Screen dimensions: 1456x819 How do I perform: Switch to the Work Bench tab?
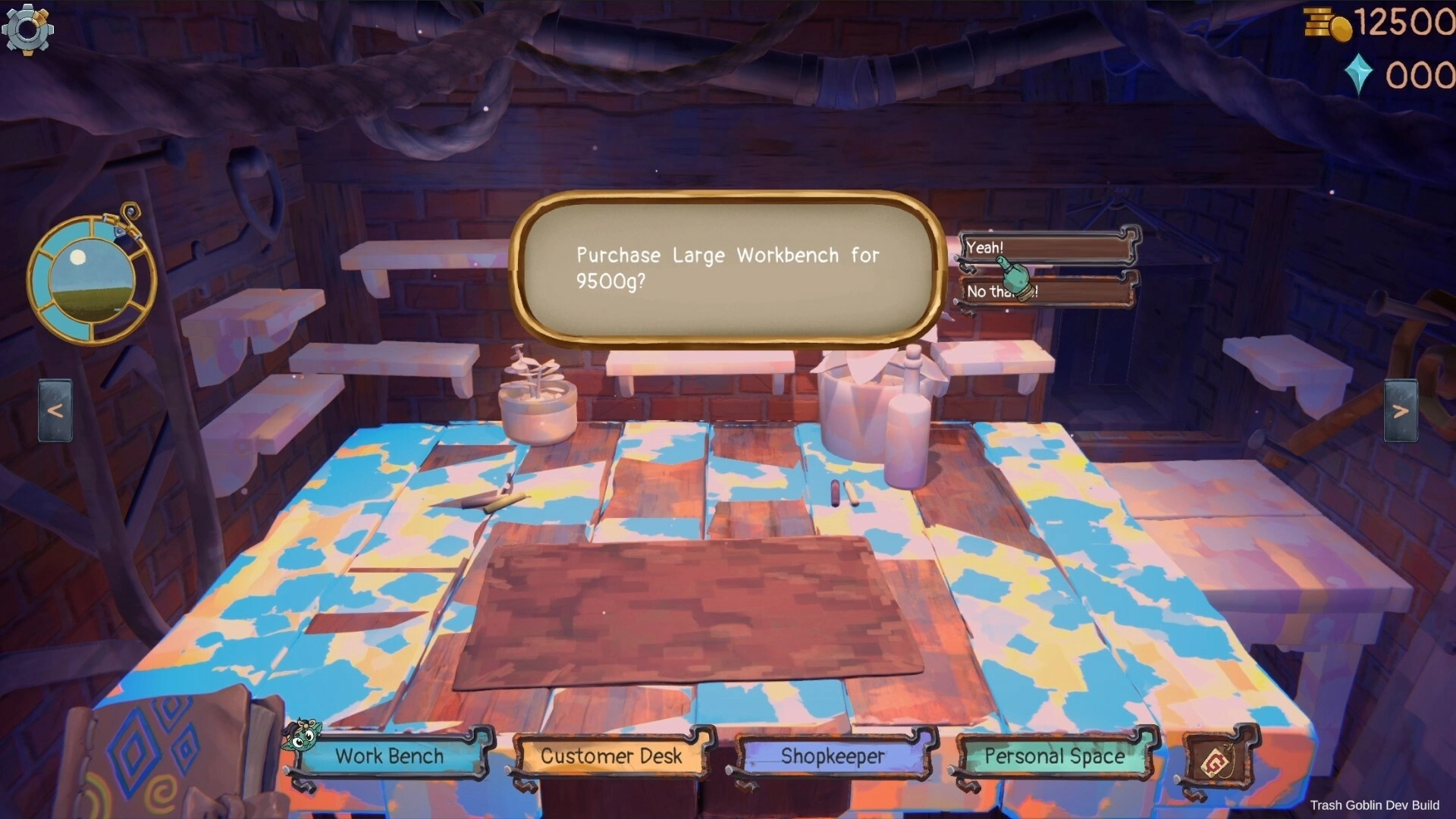[x=390, y=756]
